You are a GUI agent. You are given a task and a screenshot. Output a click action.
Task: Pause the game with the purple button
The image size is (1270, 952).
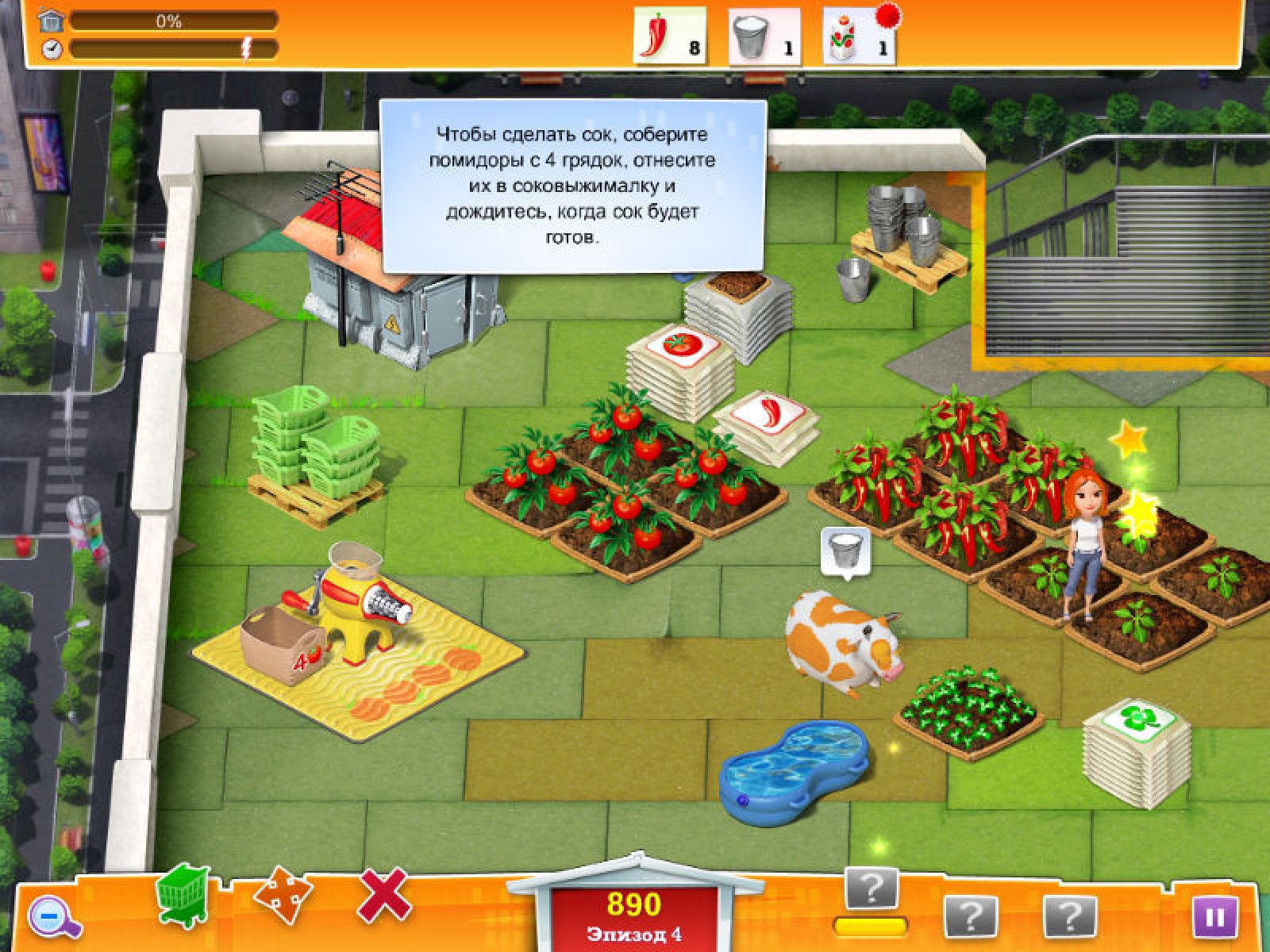pyautogui.click(x=1214, y=918)
